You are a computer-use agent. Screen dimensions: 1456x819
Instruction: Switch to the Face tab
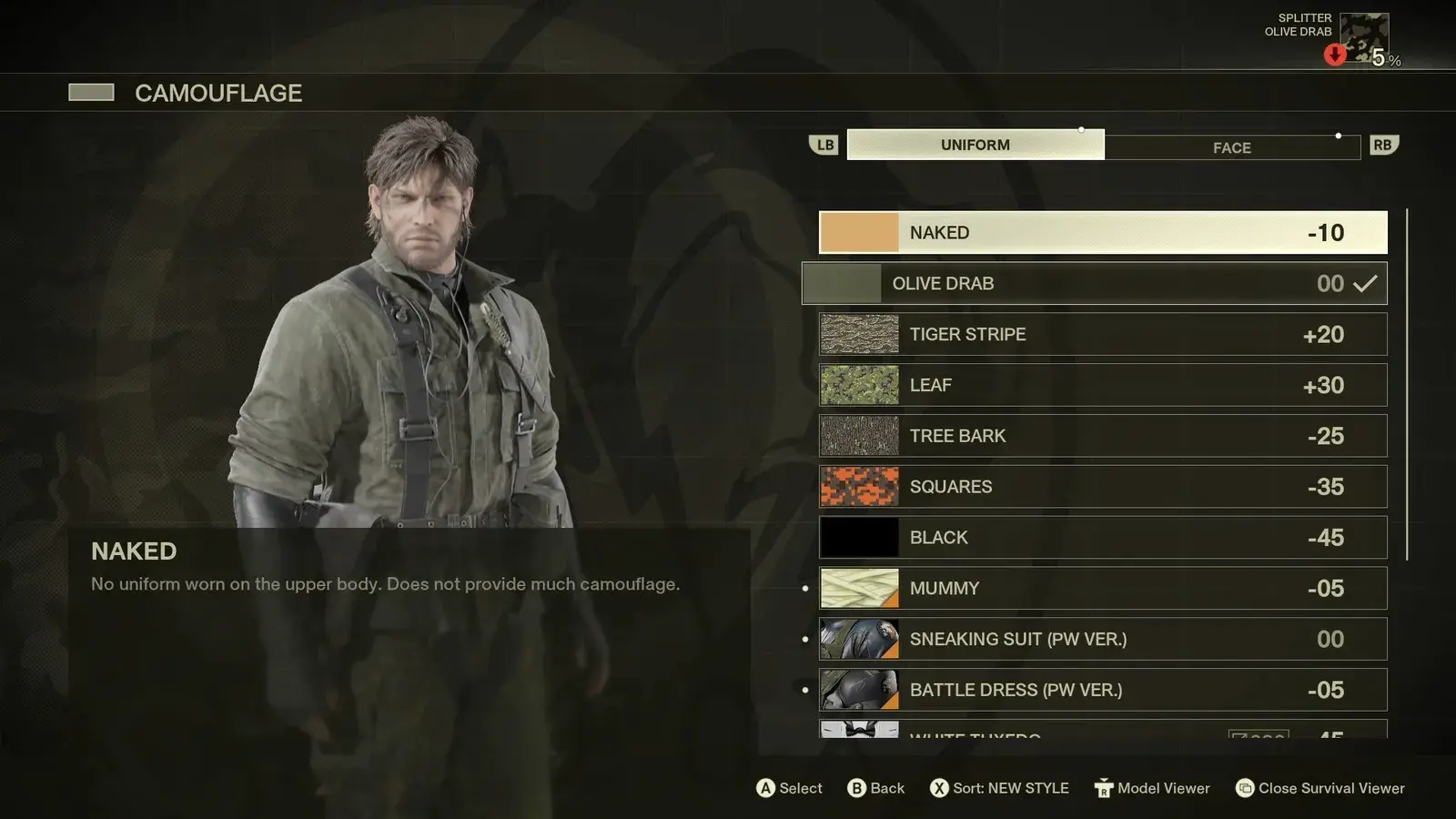(1231, 147)
